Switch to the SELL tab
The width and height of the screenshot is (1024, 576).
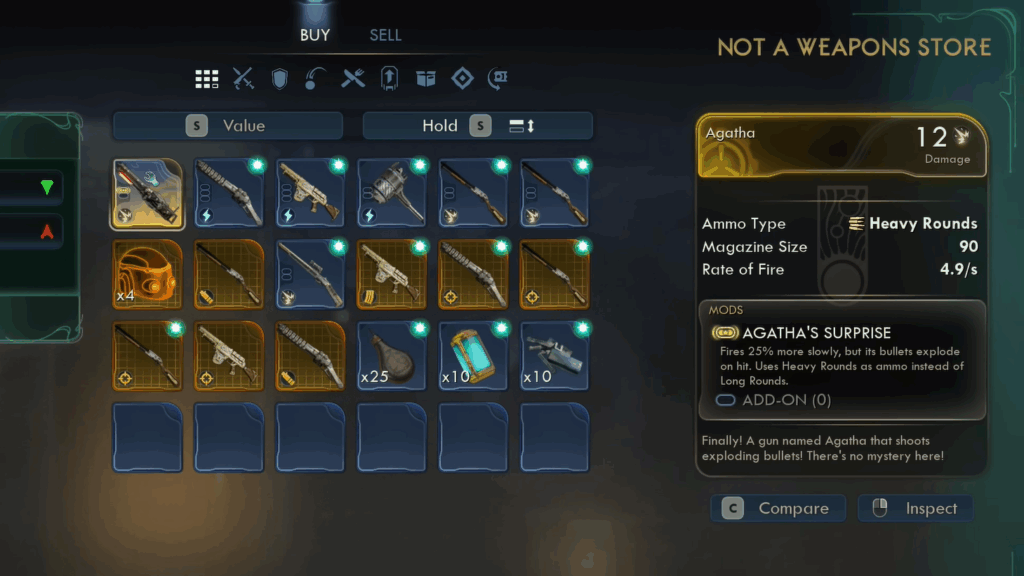[385, 35]
